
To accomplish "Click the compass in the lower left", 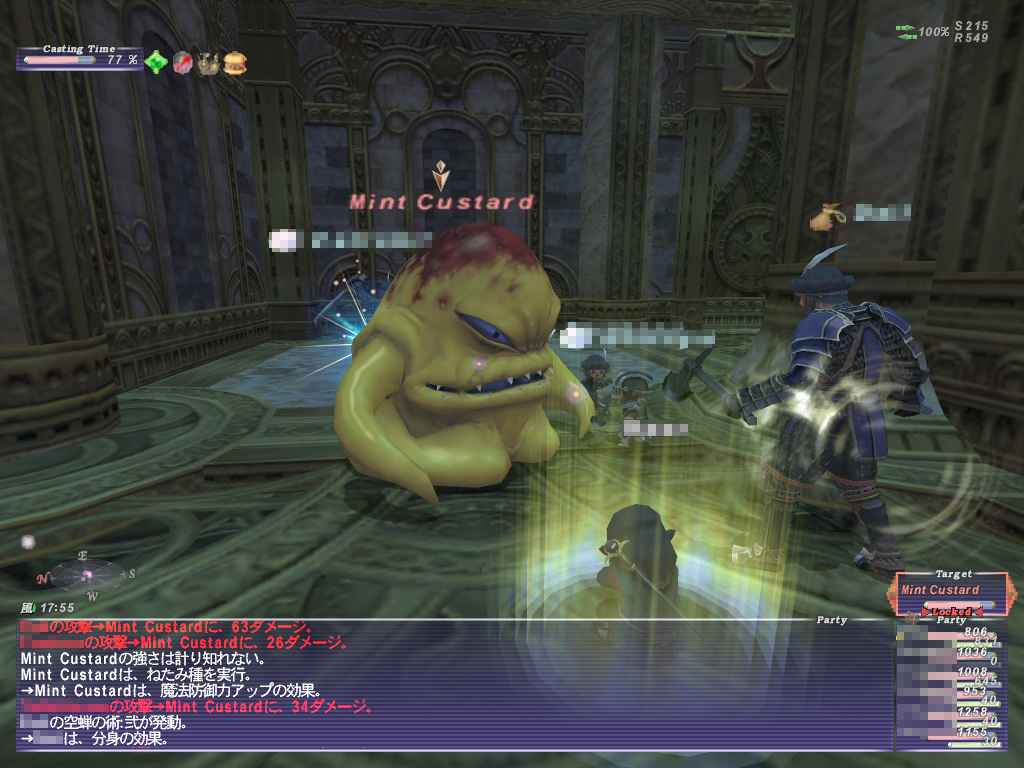I will (x=87, y=574).
